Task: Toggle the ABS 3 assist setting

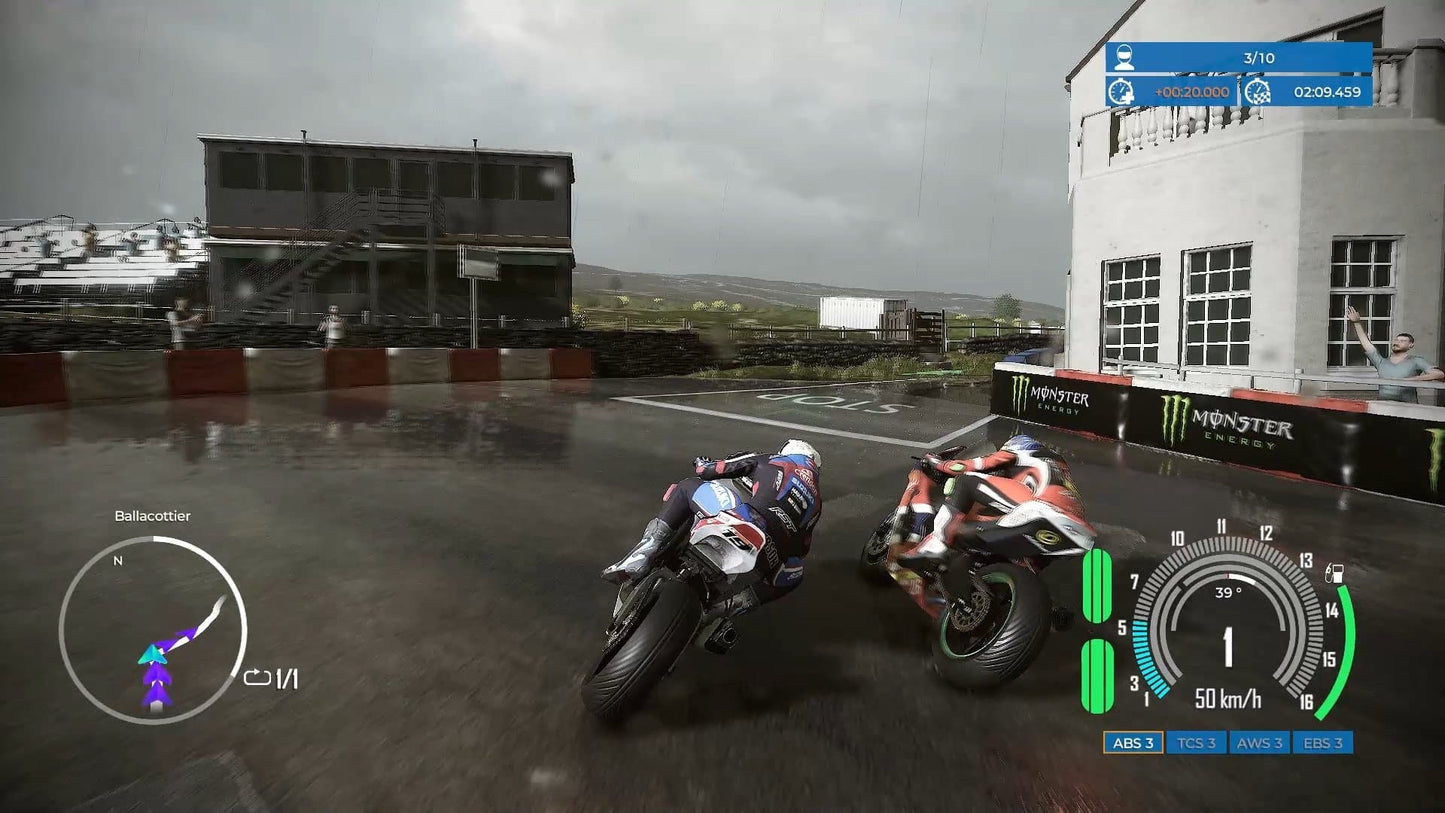Action: click(x=1134, y=743)
